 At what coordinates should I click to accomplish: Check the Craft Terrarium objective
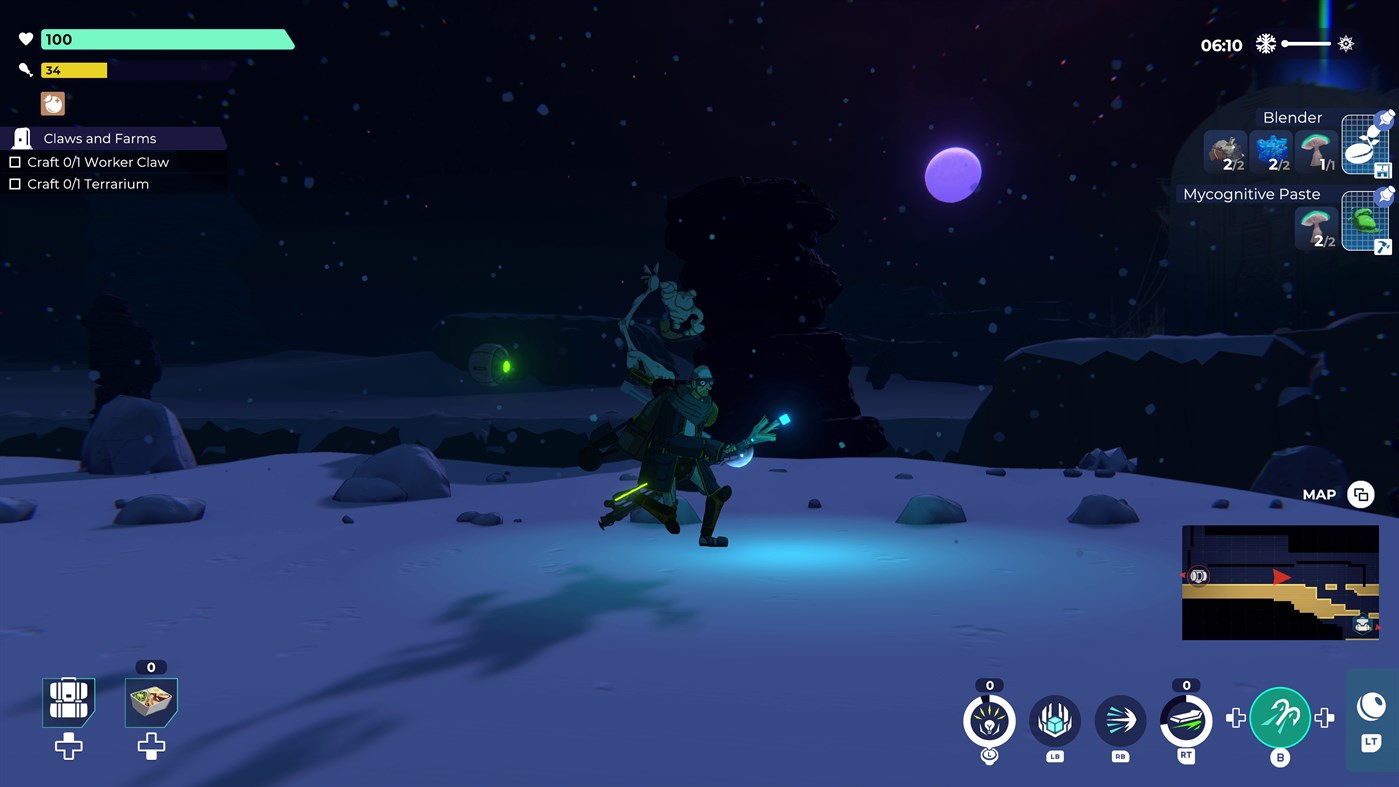tap(15, 183)
